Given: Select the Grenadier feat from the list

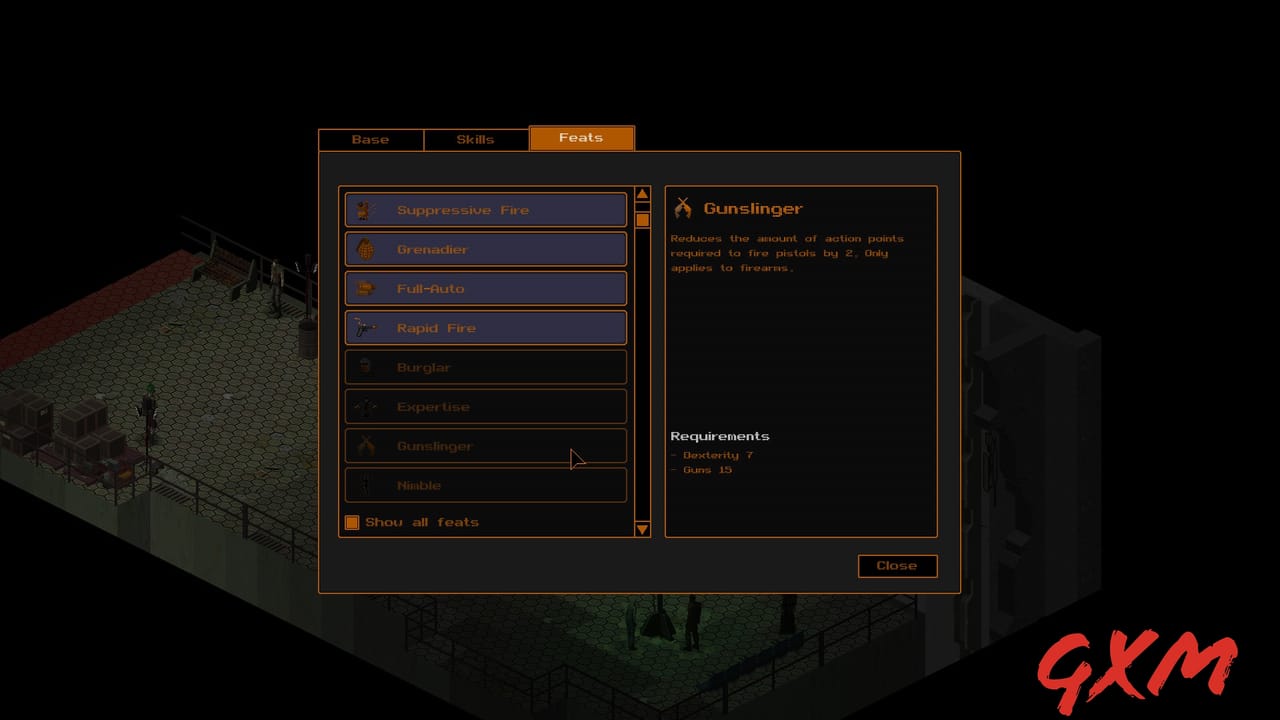Looking at the screenshot, I should click(x=485, y=249).
